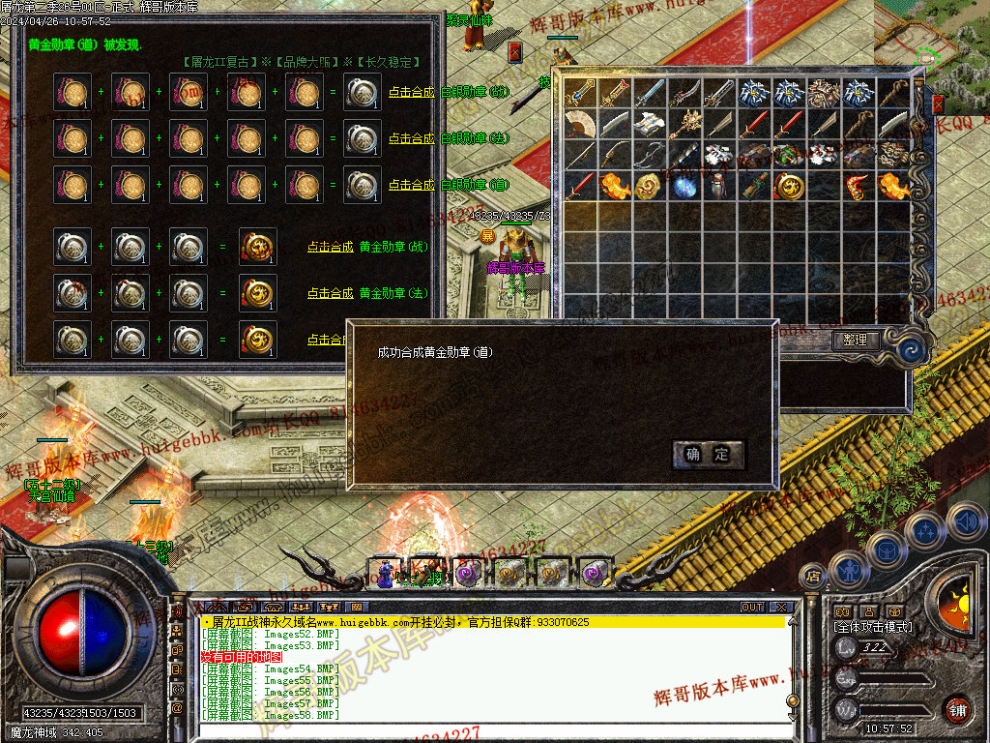Viewport: 990px width, 743px height.
Task: Close the medal synthesis NPC panel
Action: pos(515,51)
